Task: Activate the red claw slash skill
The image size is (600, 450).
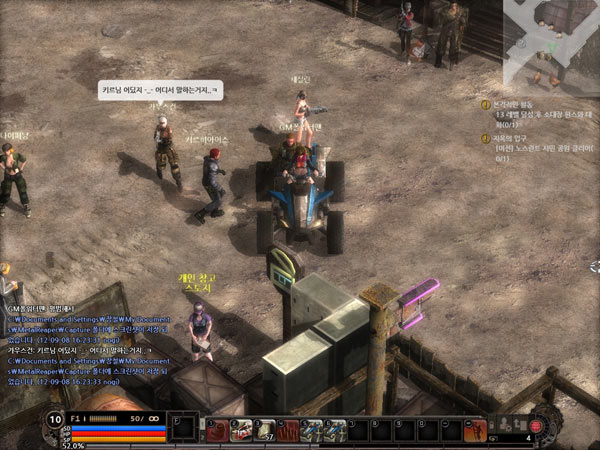Action: coord(289,430)
